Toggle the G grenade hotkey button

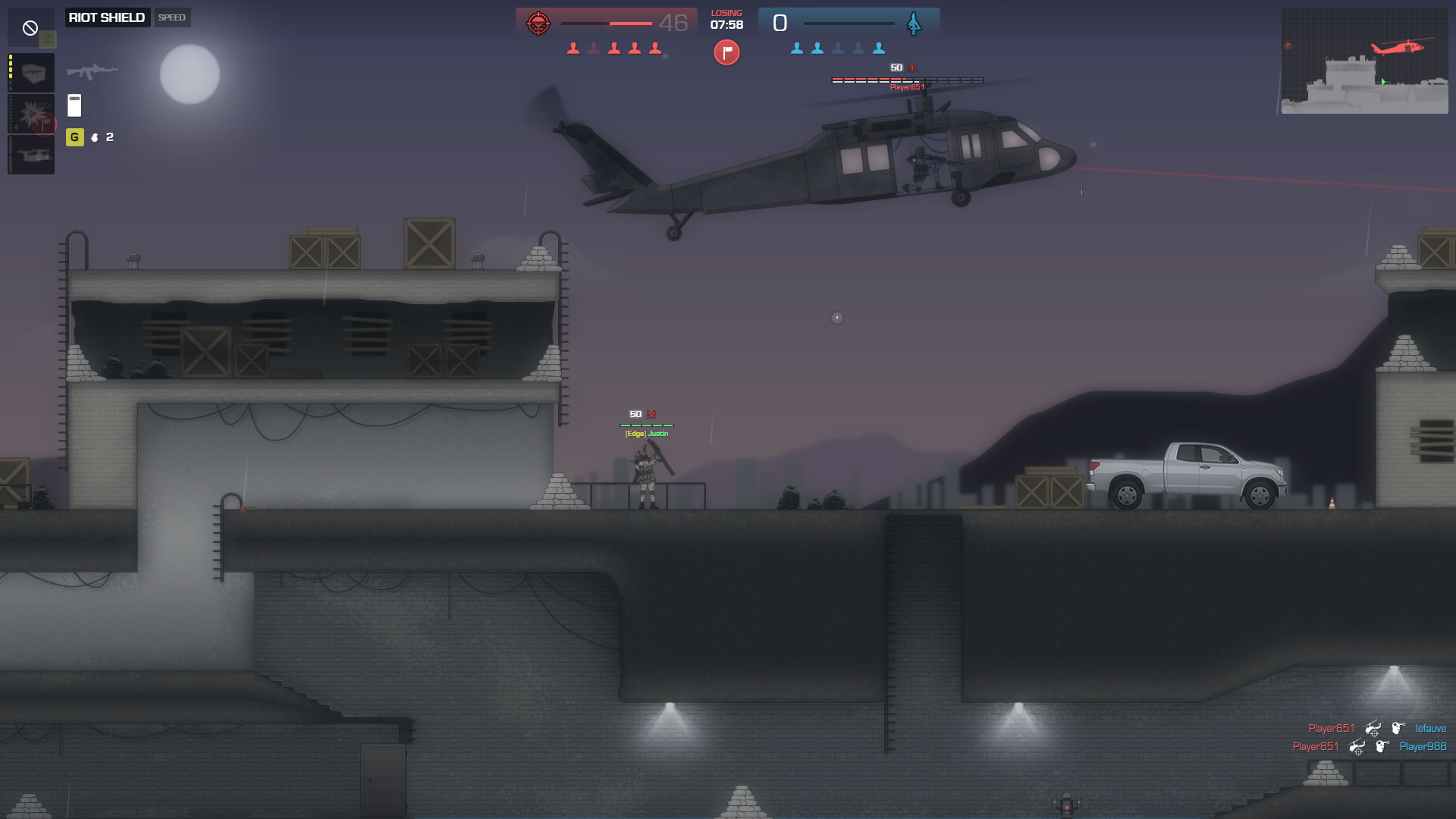(74, 137)
